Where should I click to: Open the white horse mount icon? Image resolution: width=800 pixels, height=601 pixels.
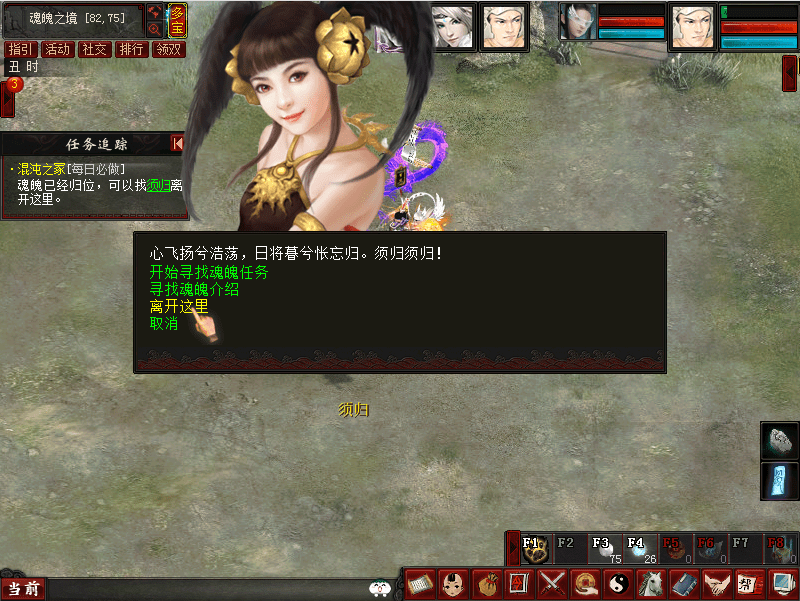[651, 582]
